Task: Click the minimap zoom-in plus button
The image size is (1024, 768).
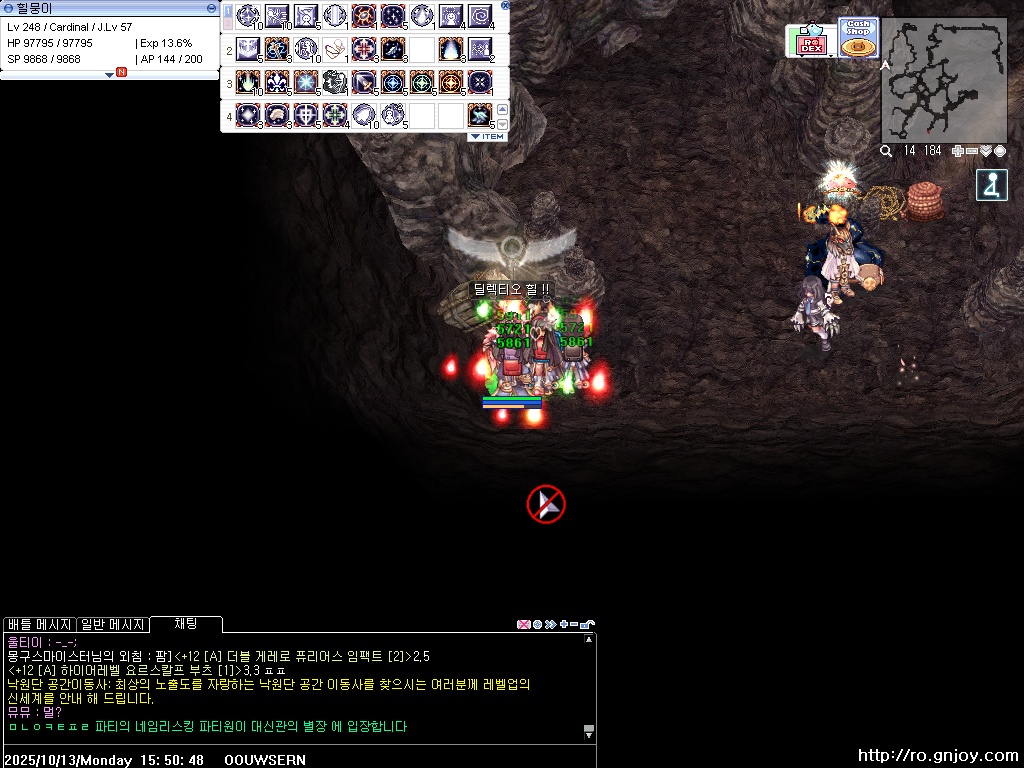Action: click(958, 151)
